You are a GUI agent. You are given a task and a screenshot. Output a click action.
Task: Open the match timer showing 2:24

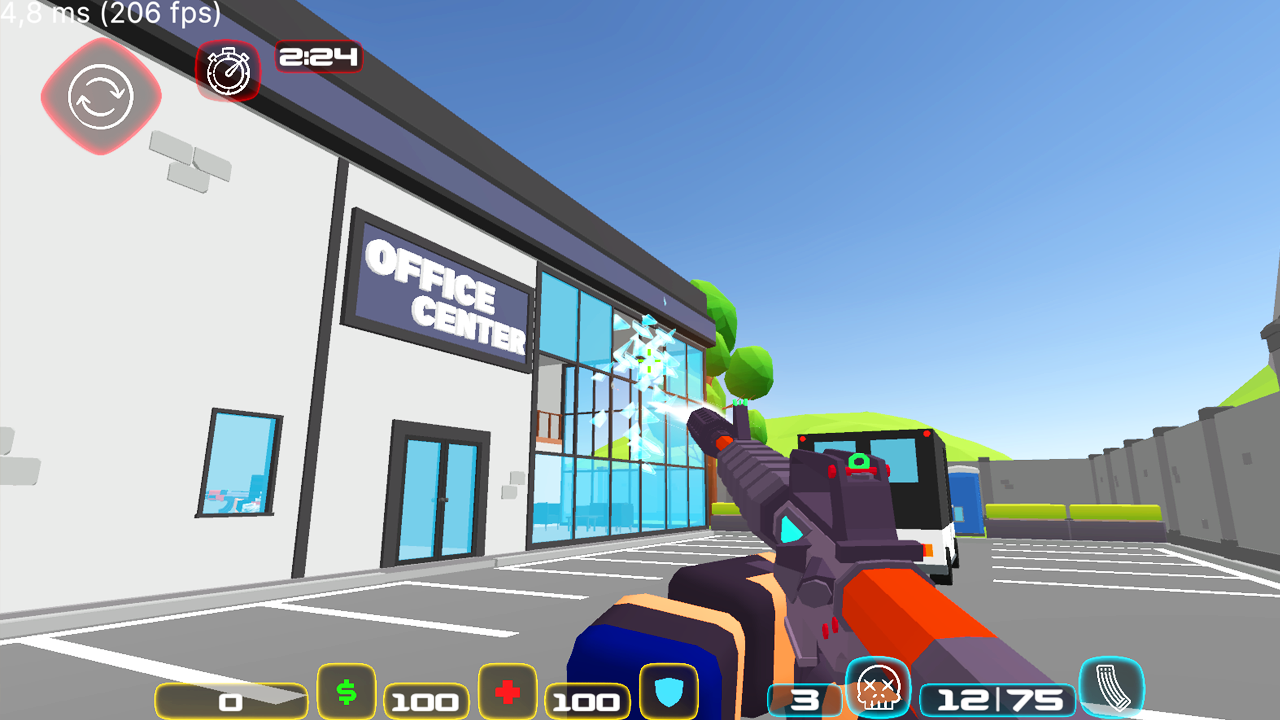point(319,58)
